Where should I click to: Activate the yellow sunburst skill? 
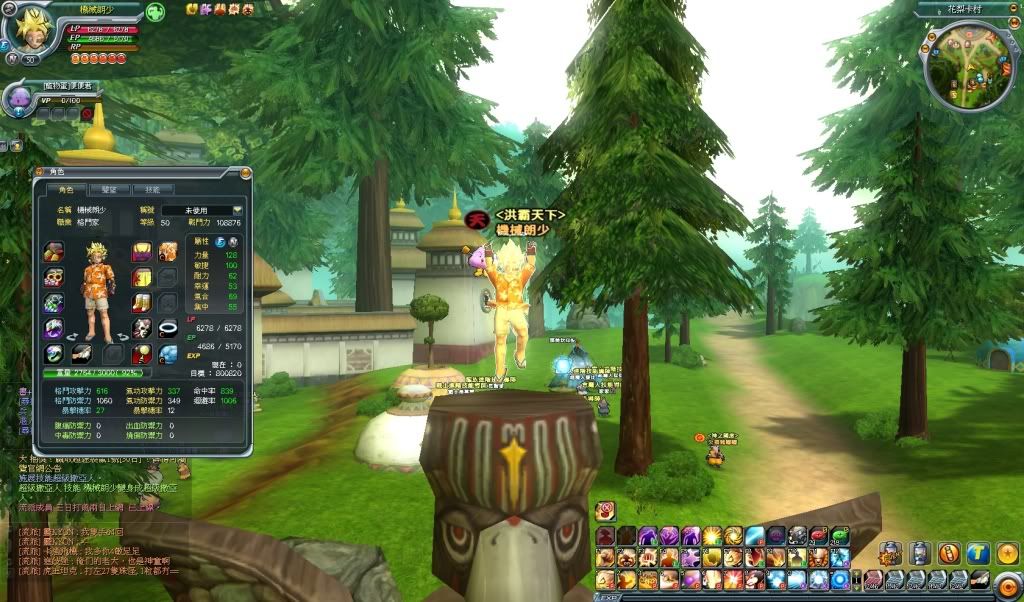711,537
